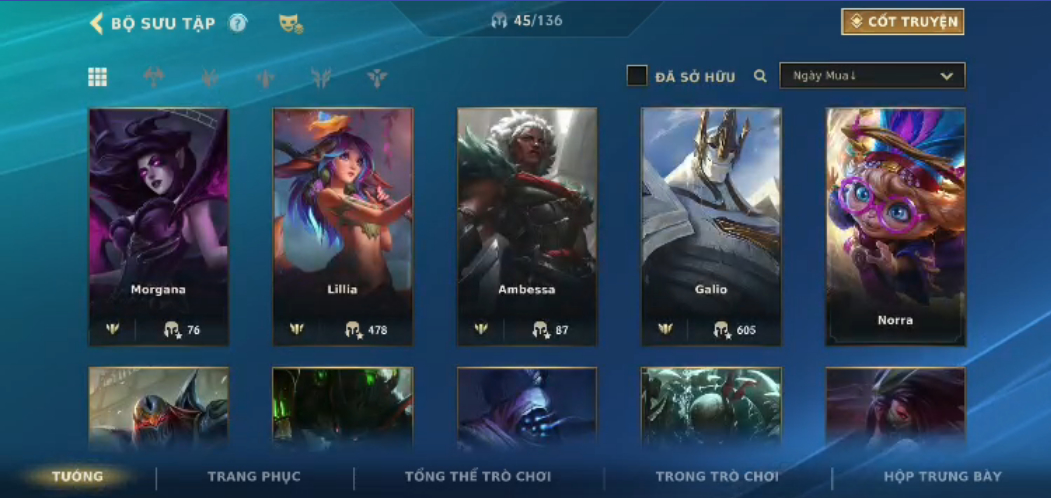Viewport: 1051px width, 498px height.
Task: Open the Ngày Mua sort dropdown
Action: [872, 76]
